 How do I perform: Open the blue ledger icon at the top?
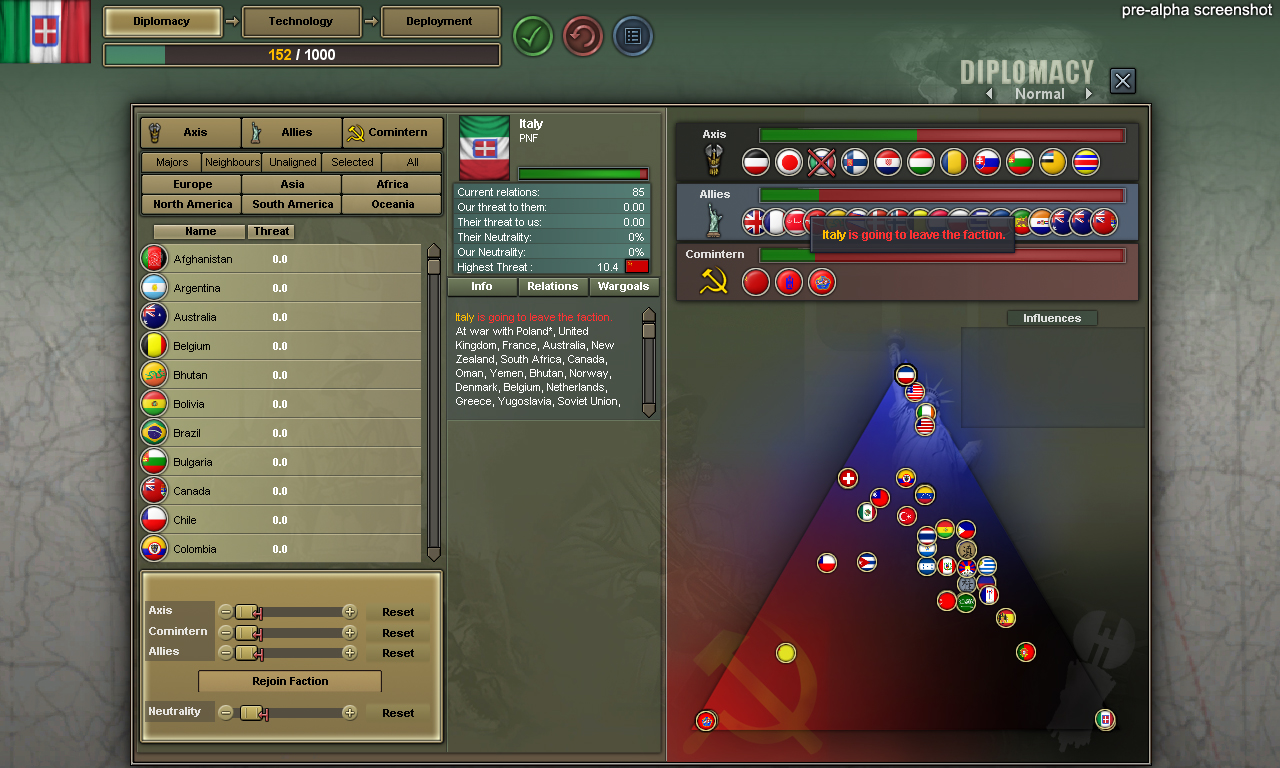pyautogui.click(x=632, y=36)
